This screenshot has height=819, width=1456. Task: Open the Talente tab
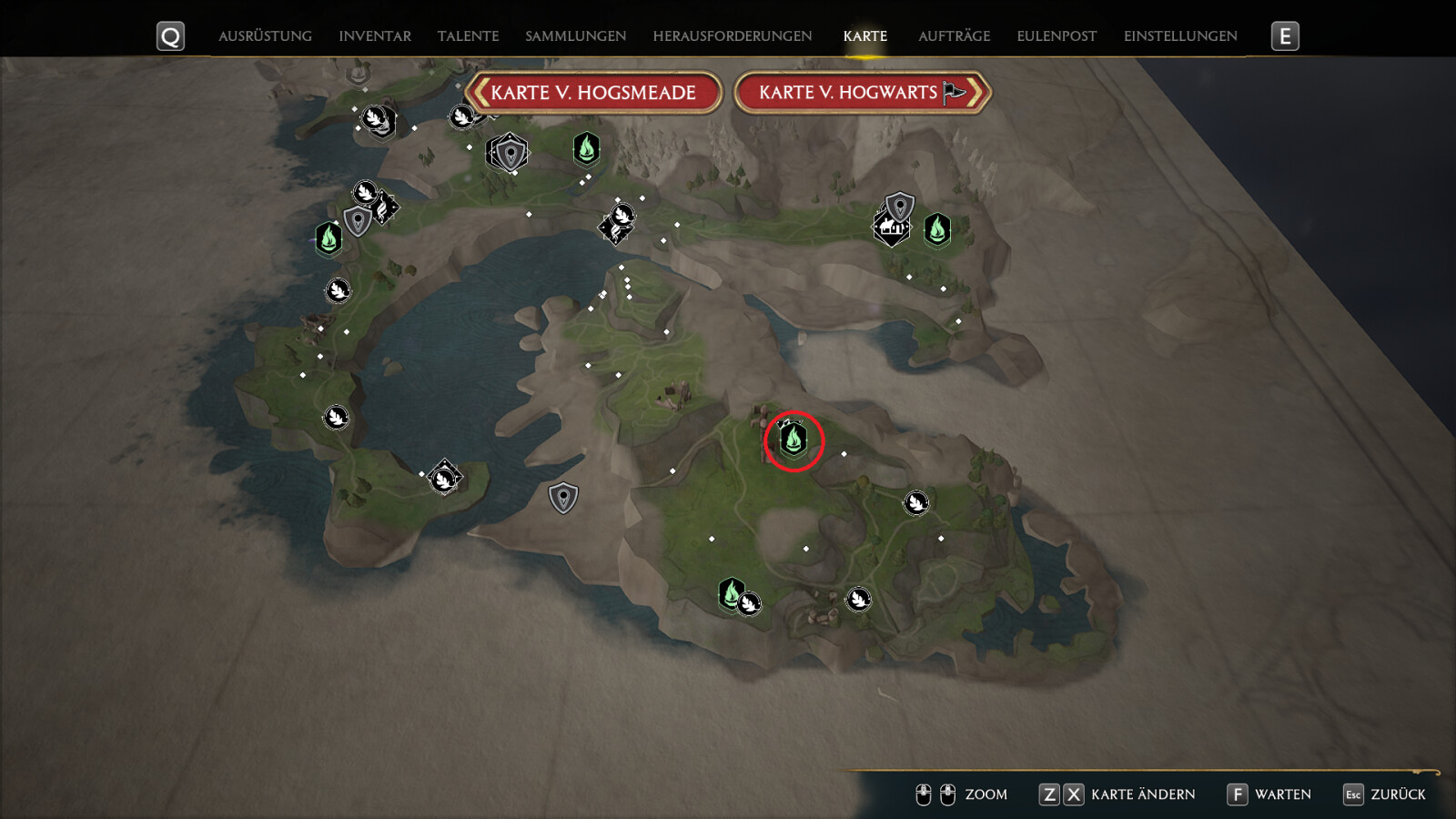click(468, 36)
